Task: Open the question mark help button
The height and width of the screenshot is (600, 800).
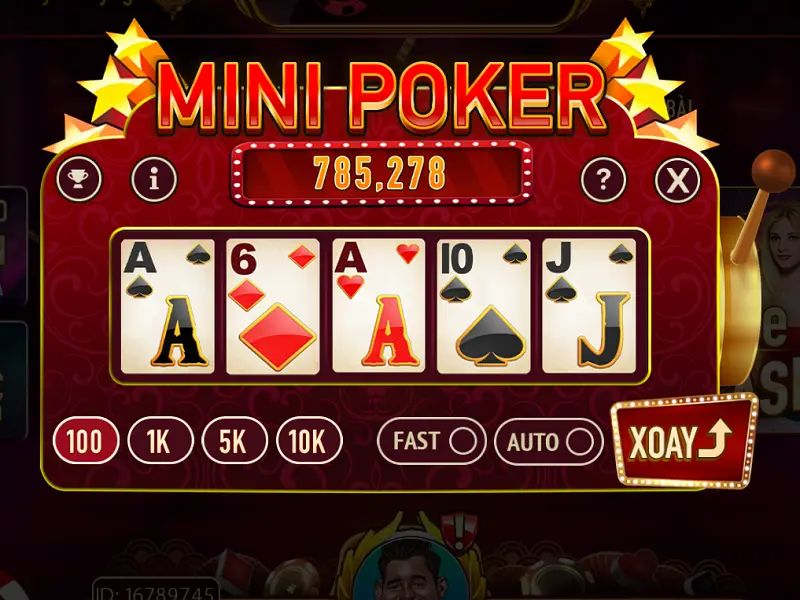Action: pyautogui.click(x=603, y=180)
